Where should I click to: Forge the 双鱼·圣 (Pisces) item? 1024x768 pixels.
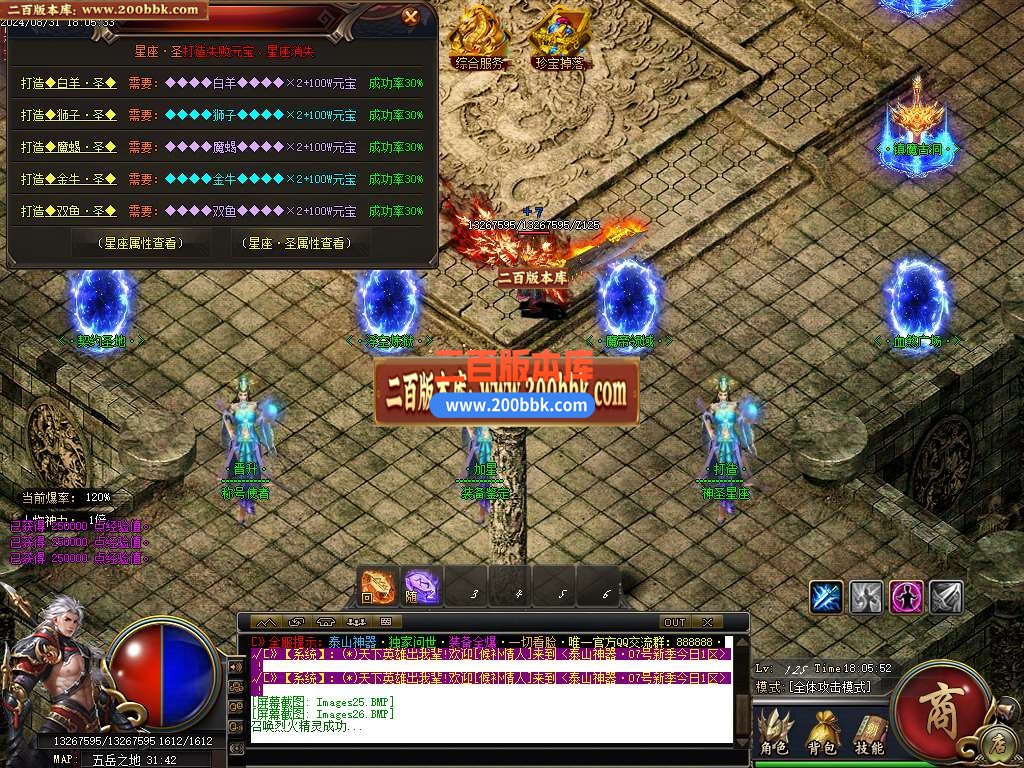click(x=69, y=212)
